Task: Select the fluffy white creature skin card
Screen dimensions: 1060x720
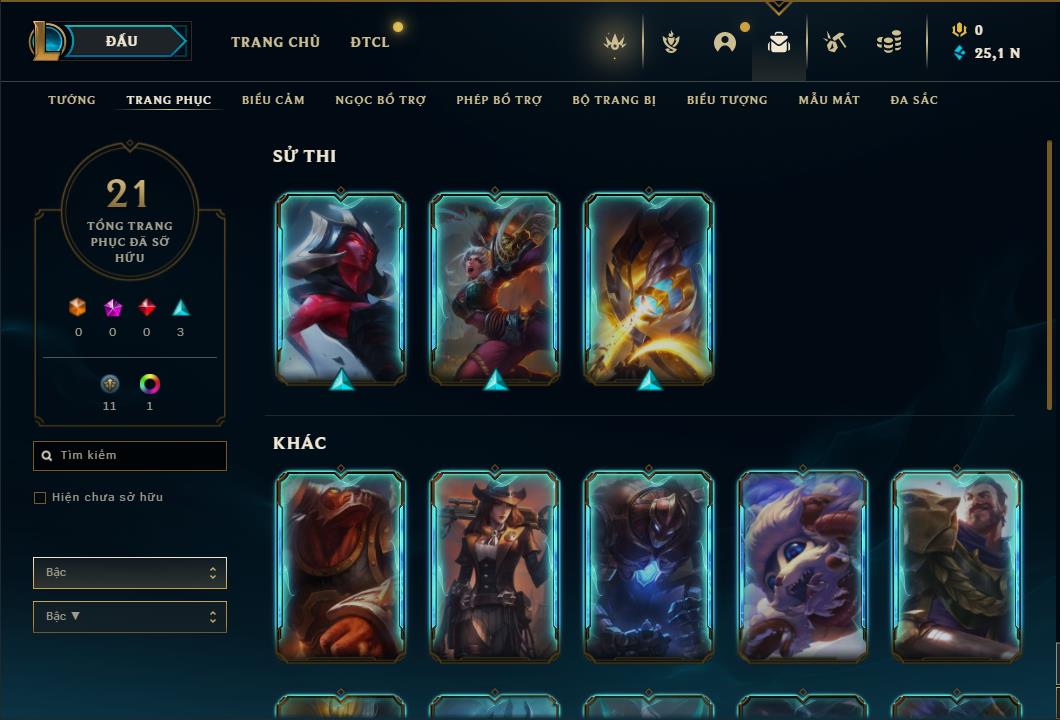Action: point(803,566)
